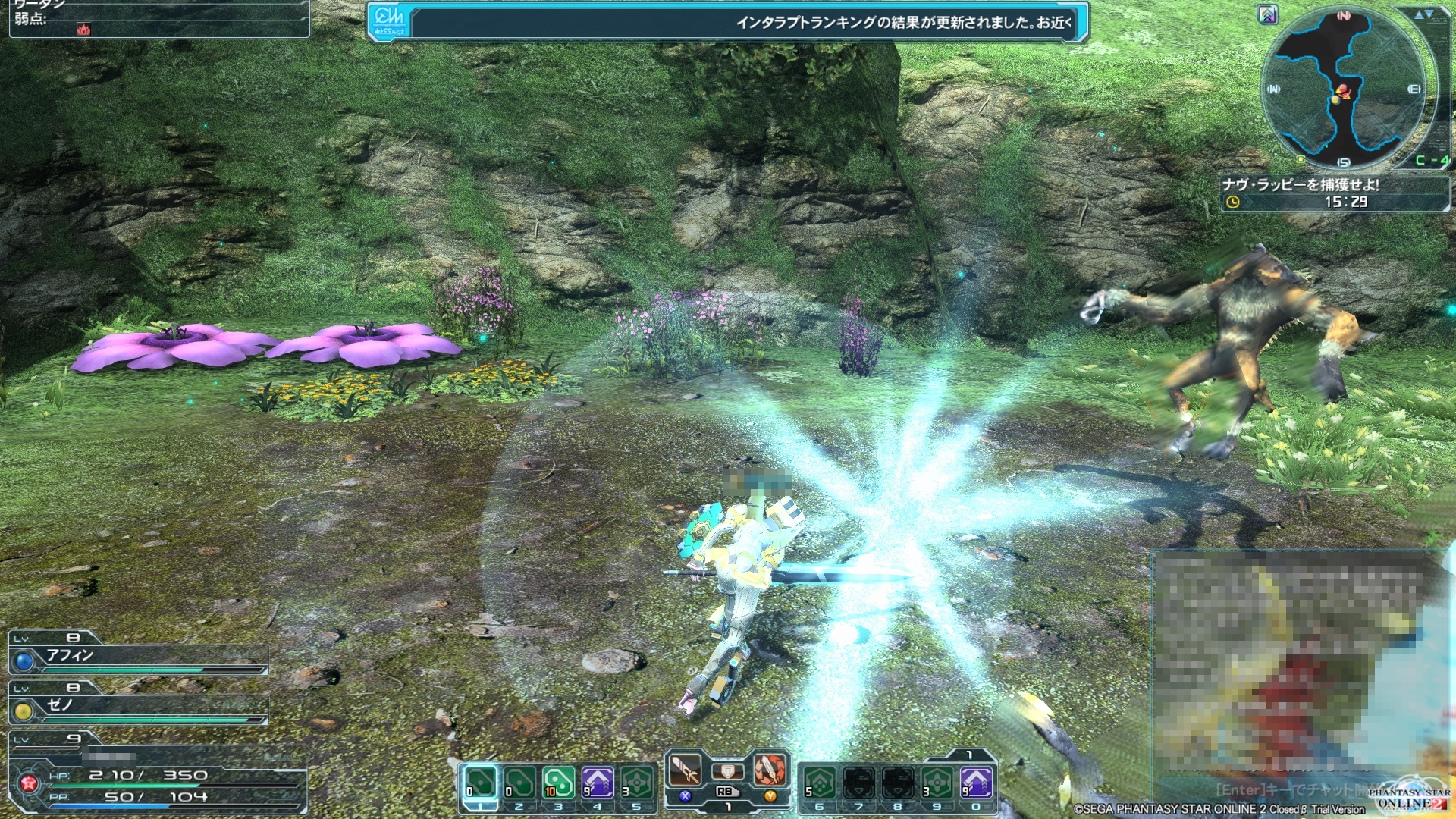Choose the sword normal attack icon
Image resolution: width=1456 pixels, height=819 pixels.
(x=685, y=770)
